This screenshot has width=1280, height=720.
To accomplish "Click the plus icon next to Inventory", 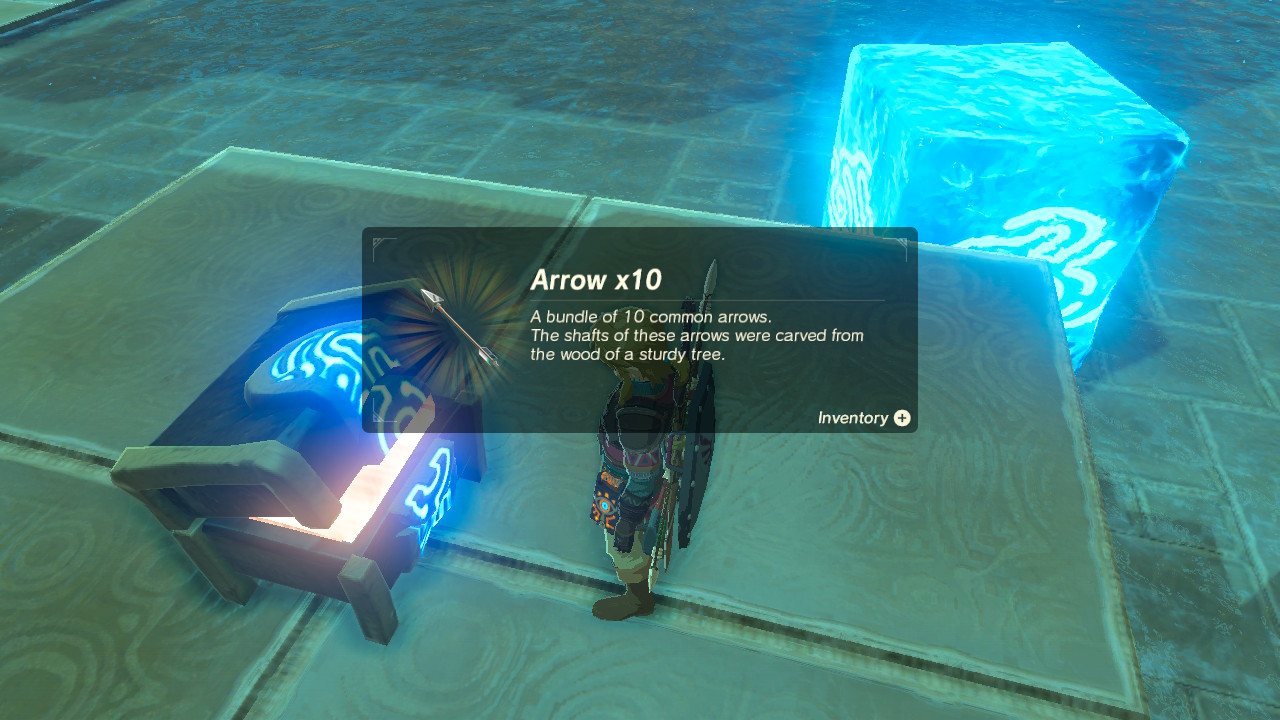I will click(x=901, y=418).
